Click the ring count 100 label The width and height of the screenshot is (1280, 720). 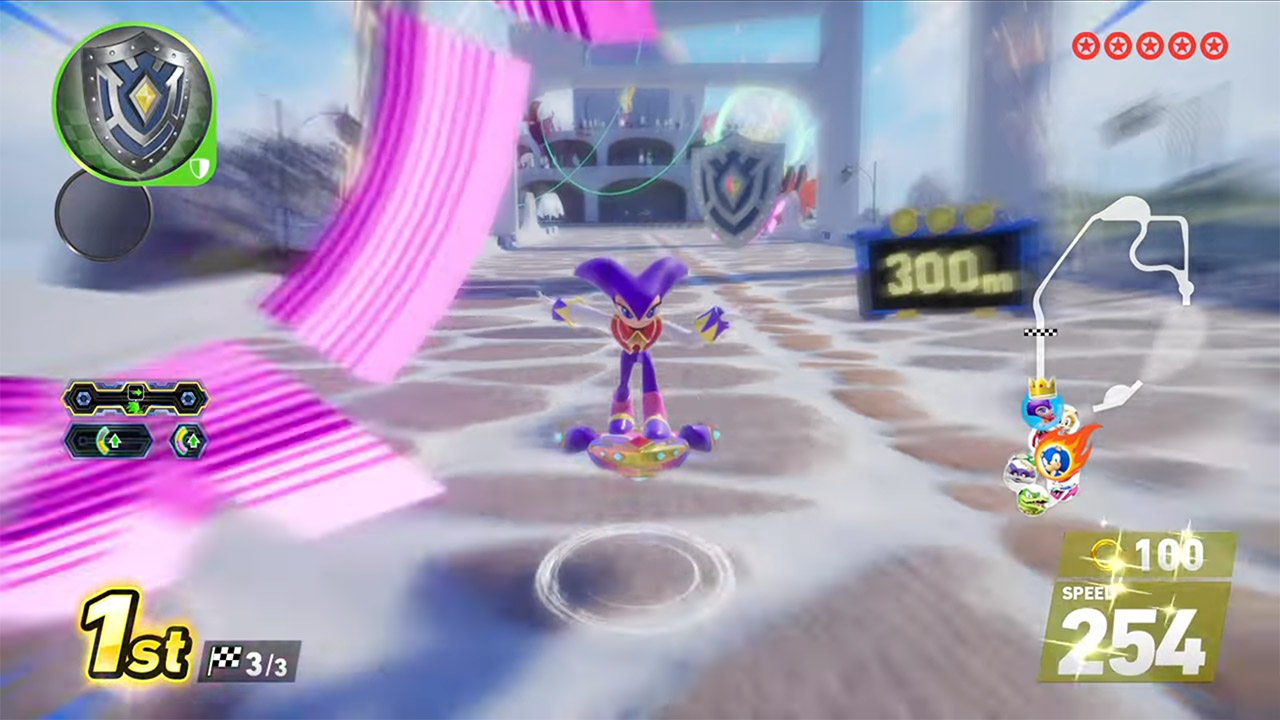tap(1170, 550)
